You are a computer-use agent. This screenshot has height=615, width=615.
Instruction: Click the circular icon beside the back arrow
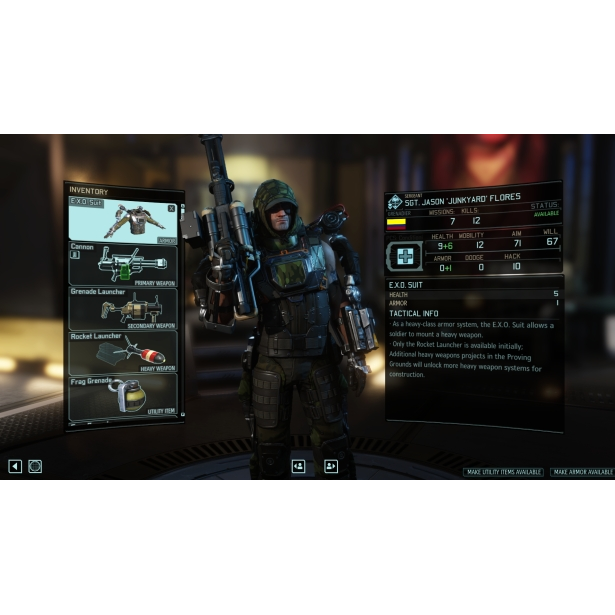35,466
